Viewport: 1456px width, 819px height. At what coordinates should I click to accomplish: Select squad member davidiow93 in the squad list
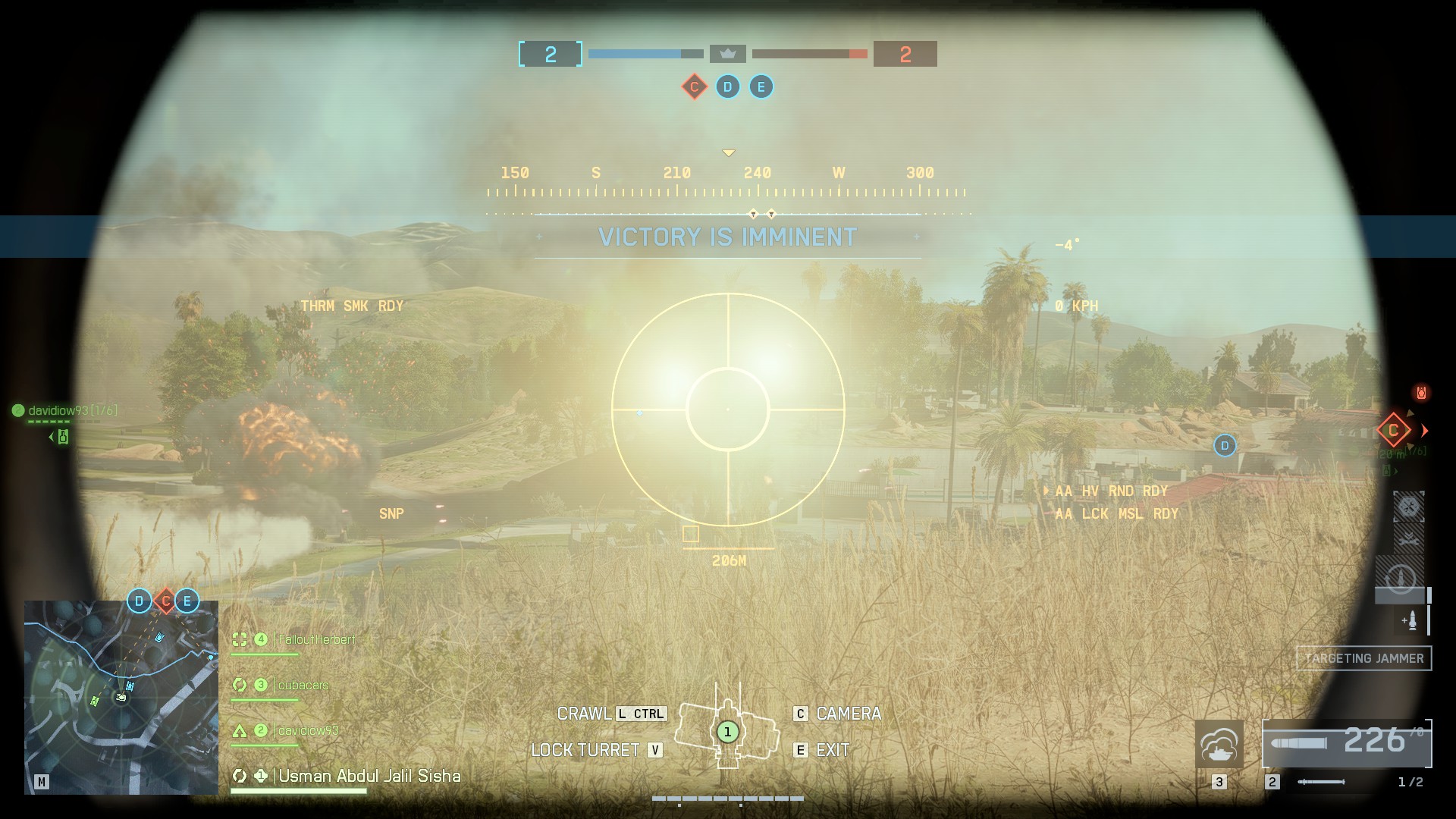[308, 730]
